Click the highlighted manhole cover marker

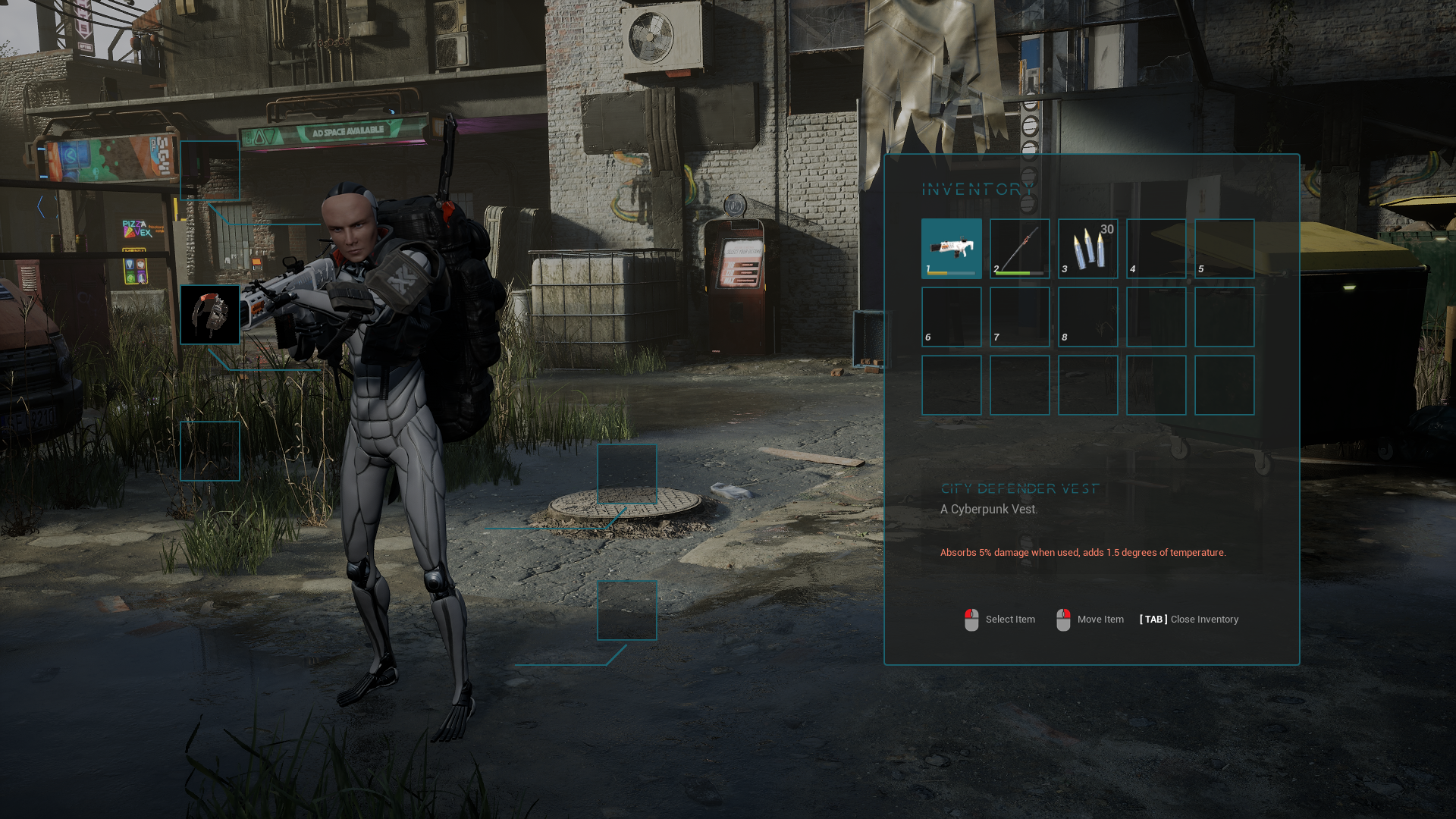coord(627,475)
